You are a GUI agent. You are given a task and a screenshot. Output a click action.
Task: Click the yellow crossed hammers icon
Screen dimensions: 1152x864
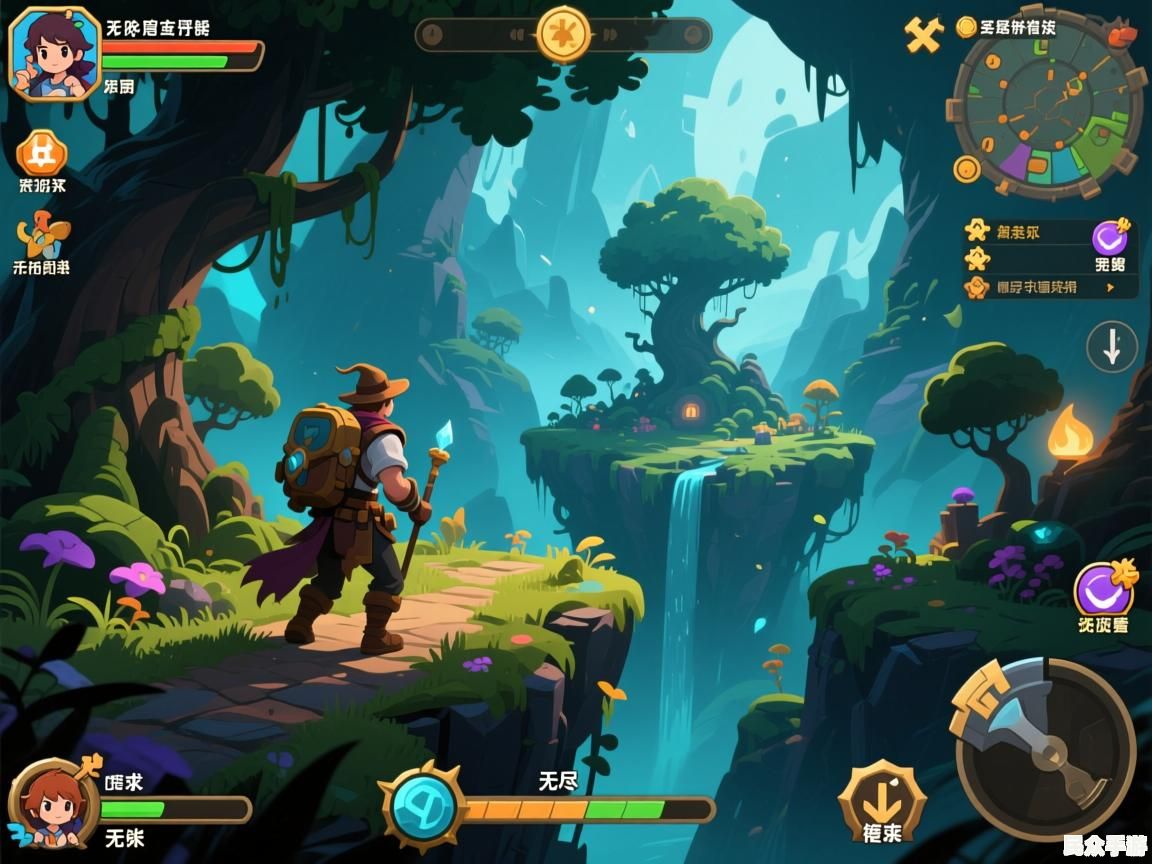(924, 35)
